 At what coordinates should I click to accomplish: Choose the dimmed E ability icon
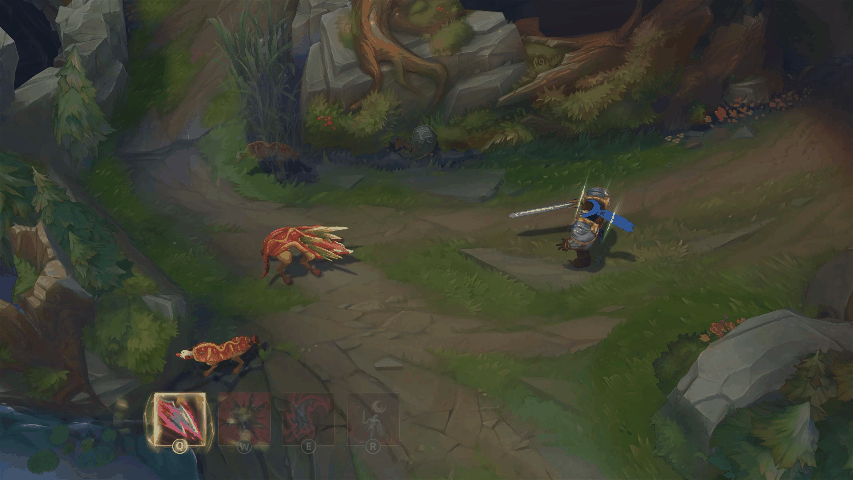309,418
